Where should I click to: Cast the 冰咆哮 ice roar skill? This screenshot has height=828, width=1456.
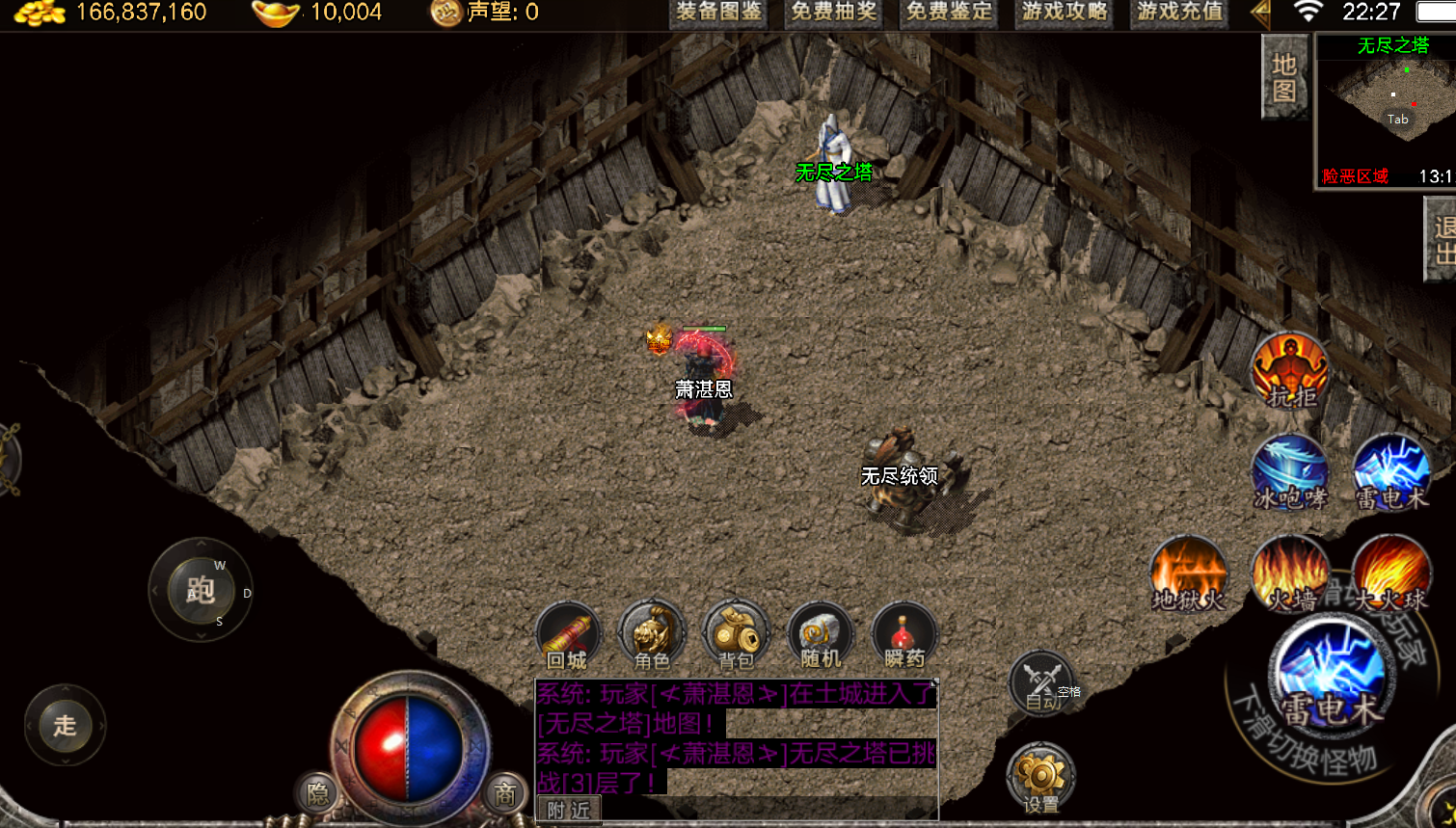click(1290, 472)
